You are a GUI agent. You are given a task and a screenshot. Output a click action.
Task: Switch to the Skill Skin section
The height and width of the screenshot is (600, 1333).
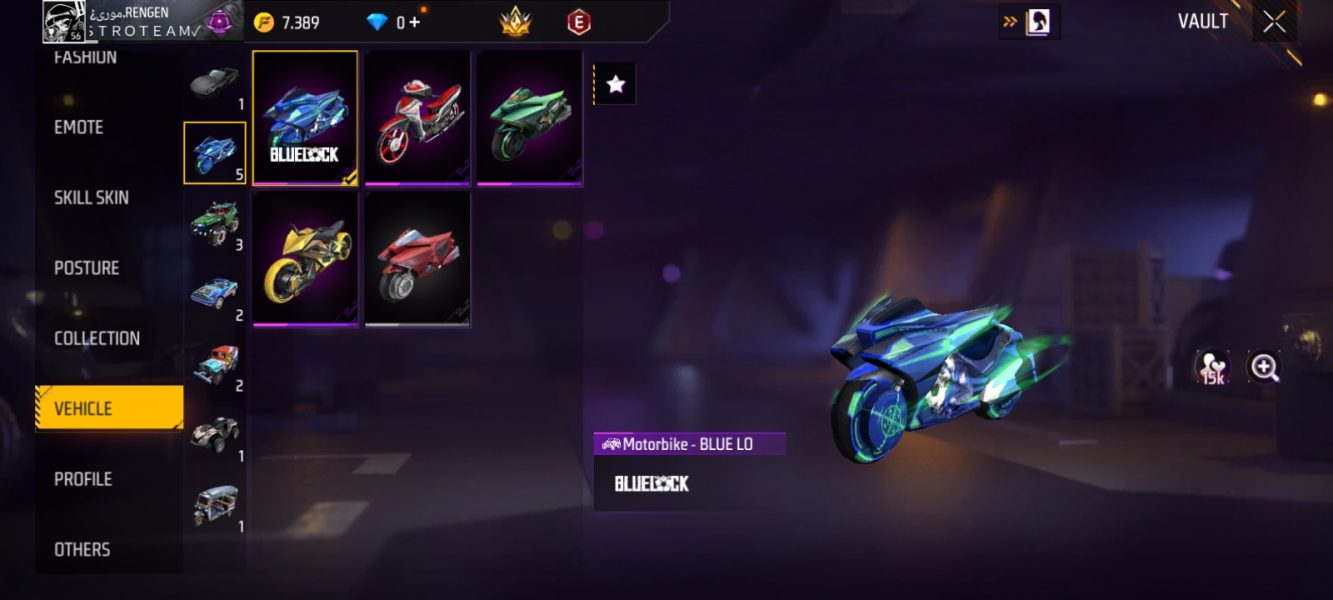click(x=91, y=198)
